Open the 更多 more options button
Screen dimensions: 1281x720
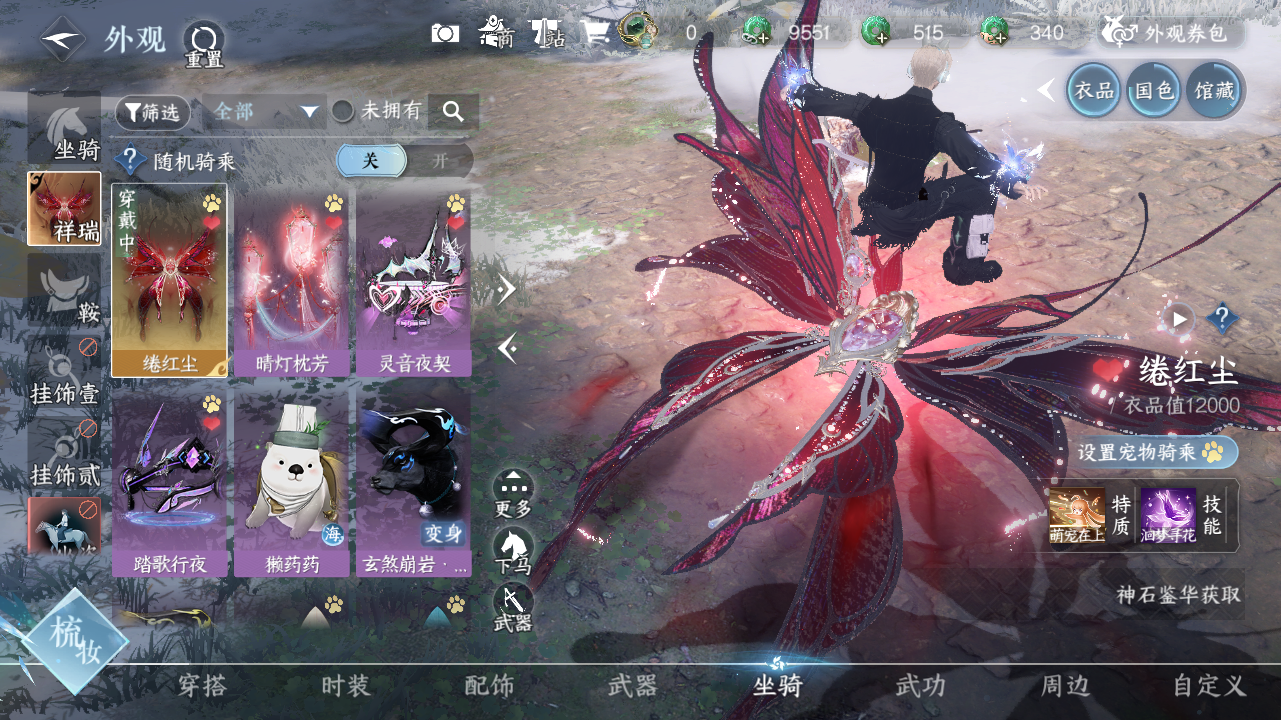pyautogui.click(x=513, y=493)
